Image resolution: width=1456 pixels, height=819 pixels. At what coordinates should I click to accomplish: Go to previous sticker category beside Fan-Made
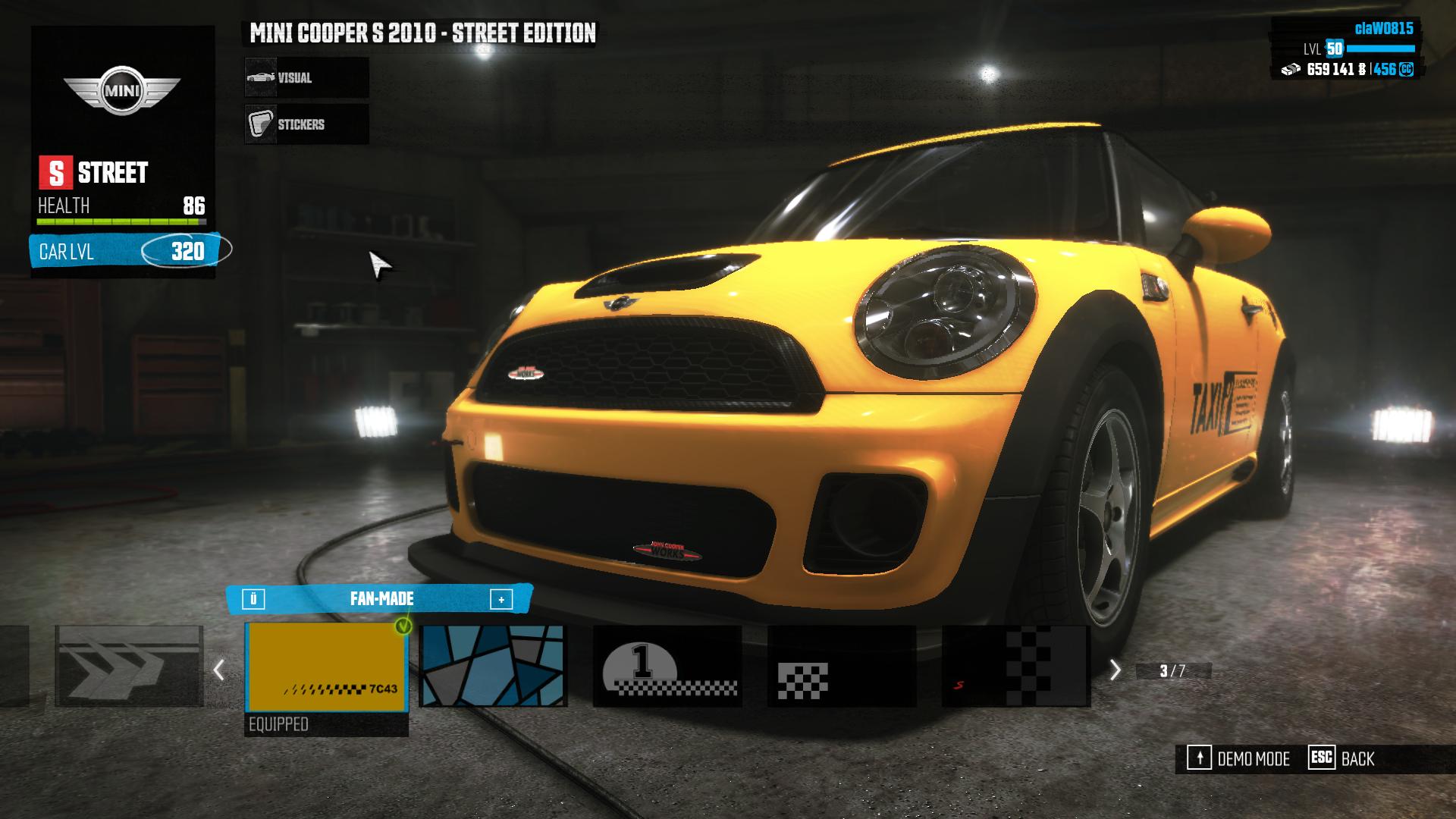pyautogui.click(x=253, y=600)
